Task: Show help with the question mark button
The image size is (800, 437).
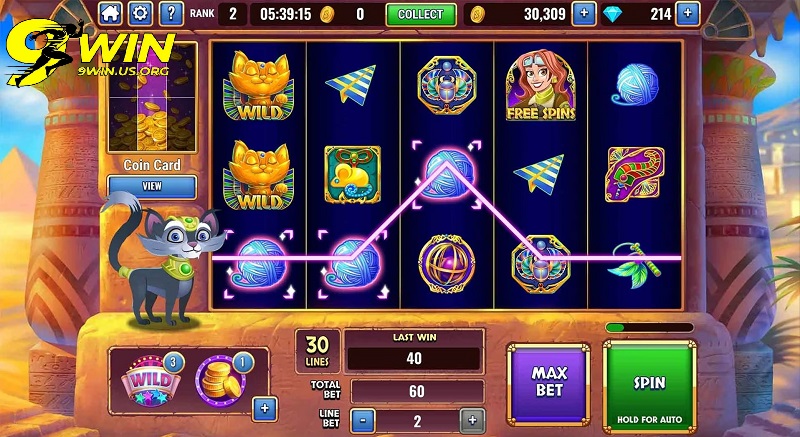Action: (x=171, y=14)
